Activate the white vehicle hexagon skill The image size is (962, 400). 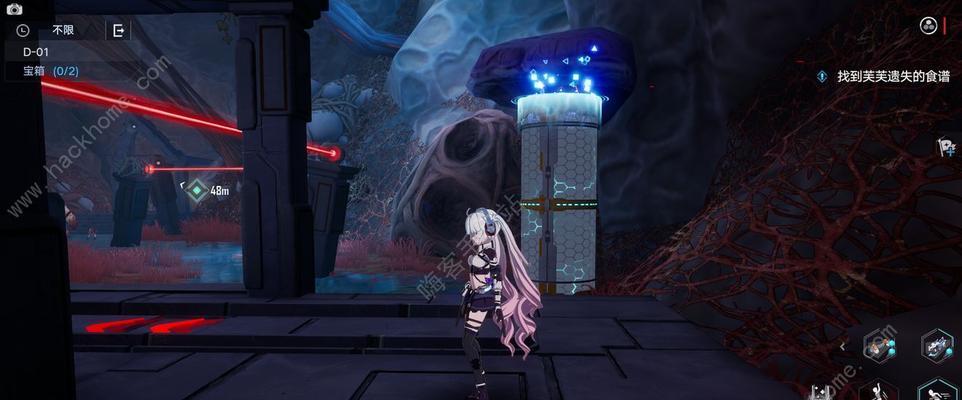(x=936, y=346)
